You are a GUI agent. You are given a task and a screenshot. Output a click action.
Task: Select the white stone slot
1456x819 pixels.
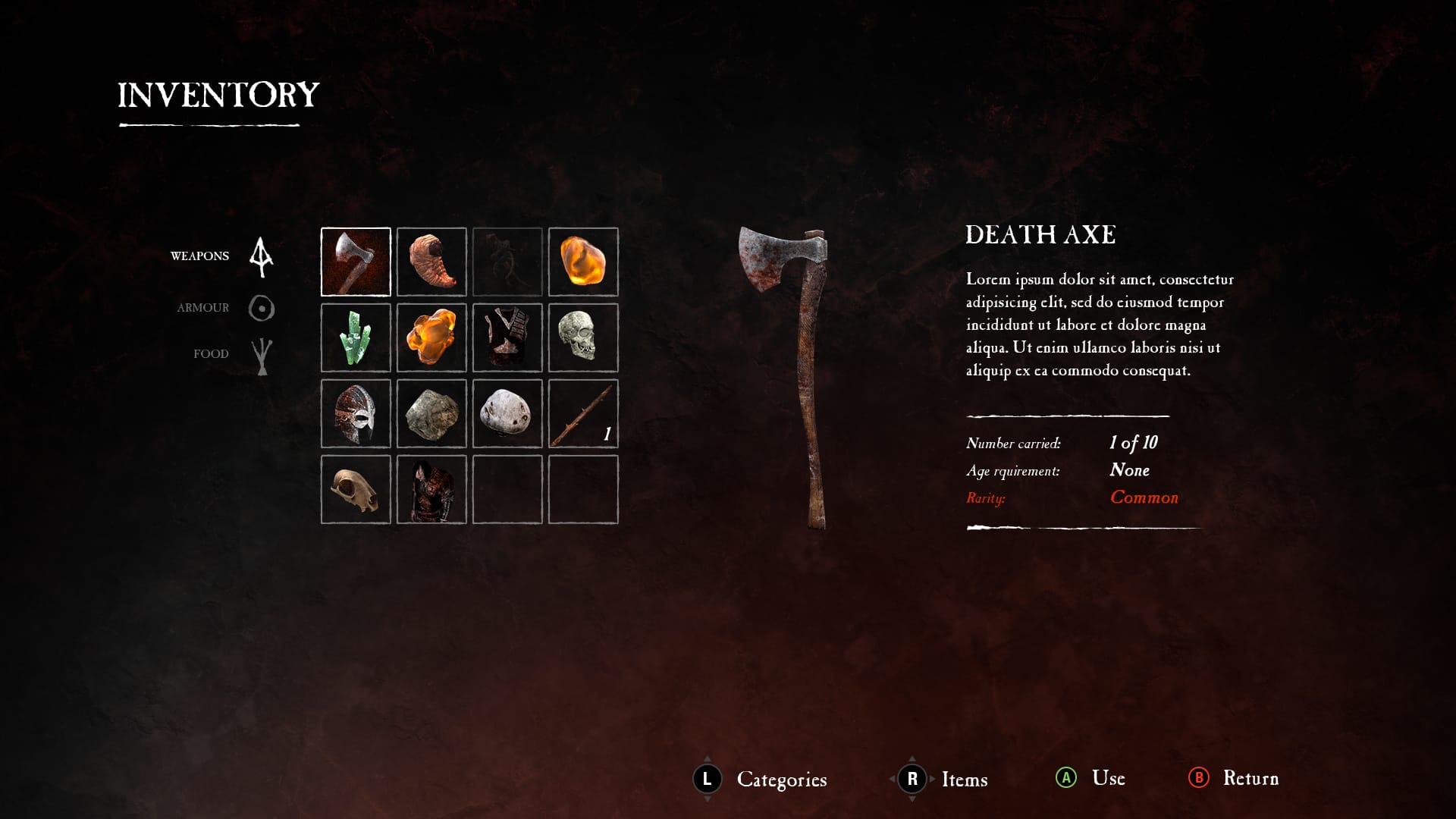point(507,413)
